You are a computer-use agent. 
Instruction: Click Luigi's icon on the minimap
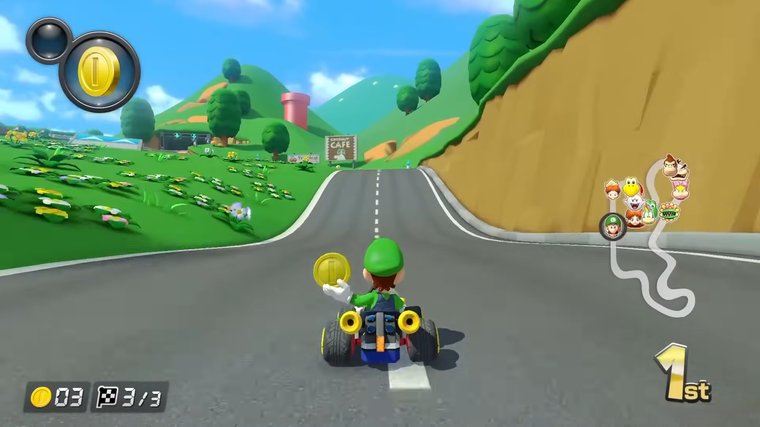point(611,225)
